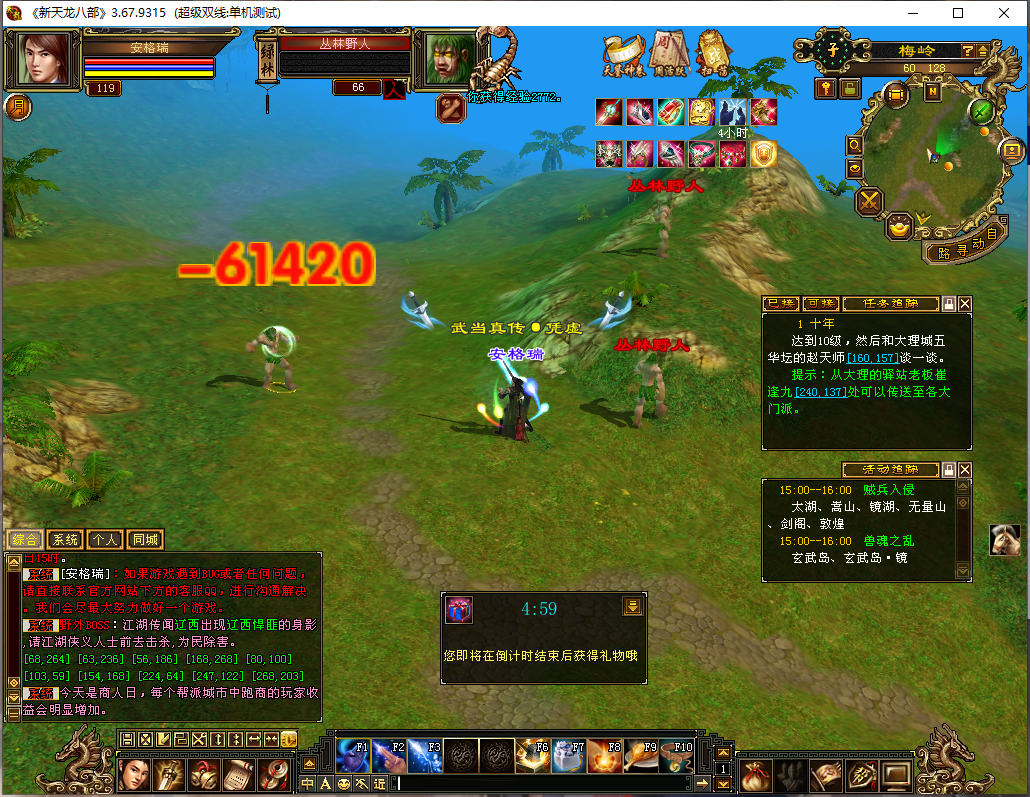Select the 个人 chat tab
This screenshot has width=1030, height=797.
105,540
